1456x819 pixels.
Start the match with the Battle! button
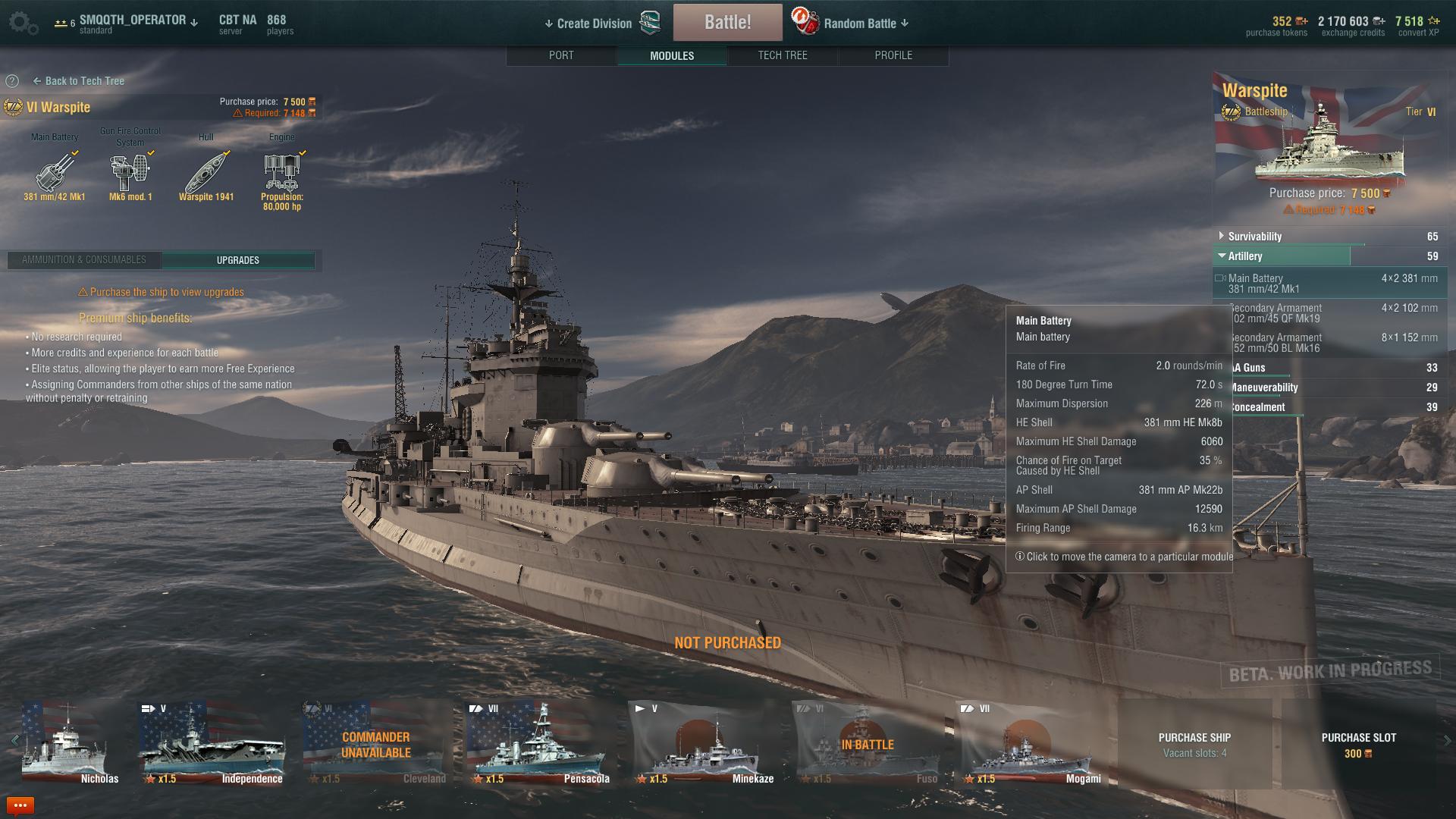click(x=727, y=22)
